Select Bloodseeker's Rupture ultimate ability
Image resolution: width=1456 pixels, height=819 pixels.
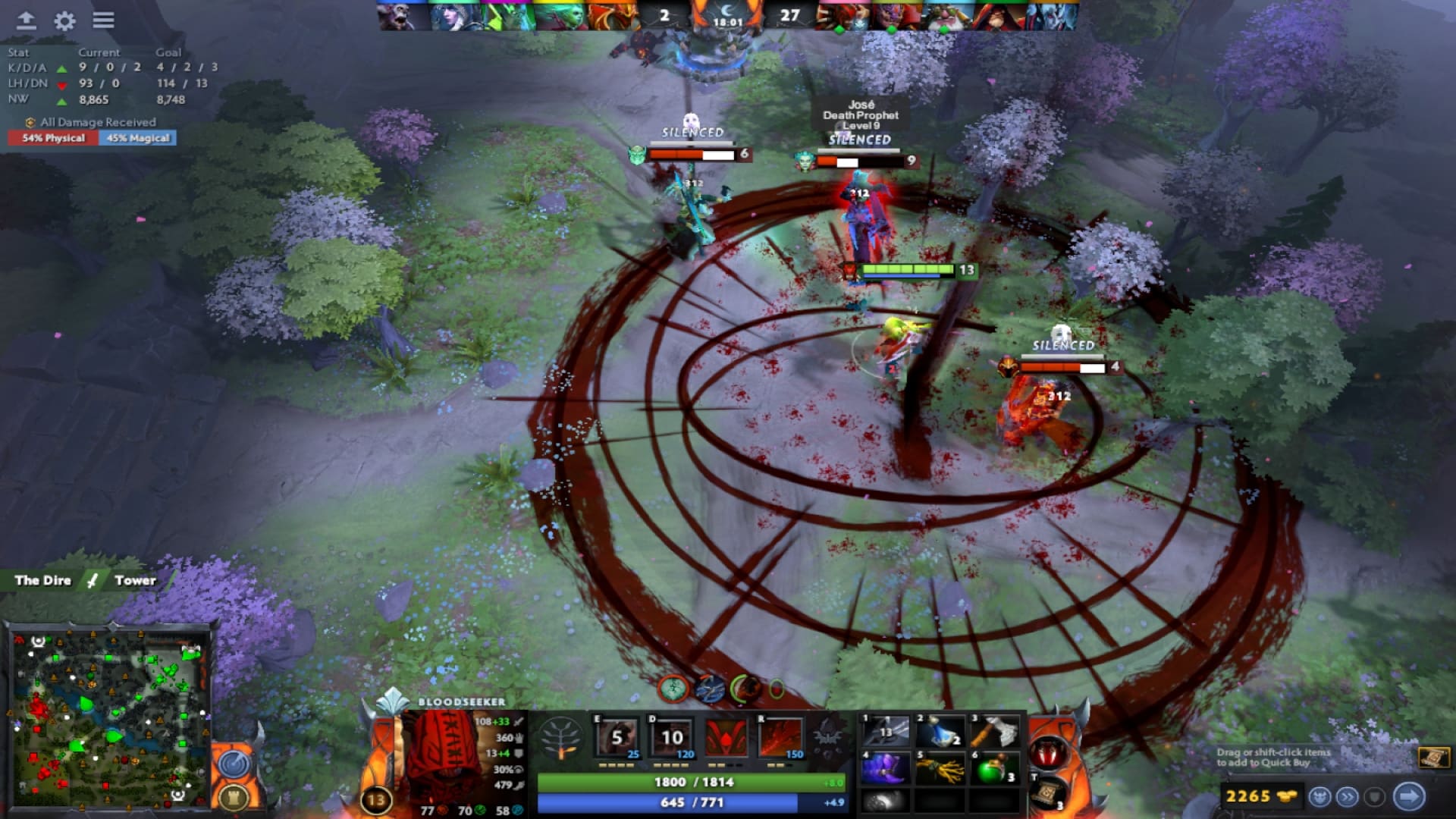click(x=781, y=737)
